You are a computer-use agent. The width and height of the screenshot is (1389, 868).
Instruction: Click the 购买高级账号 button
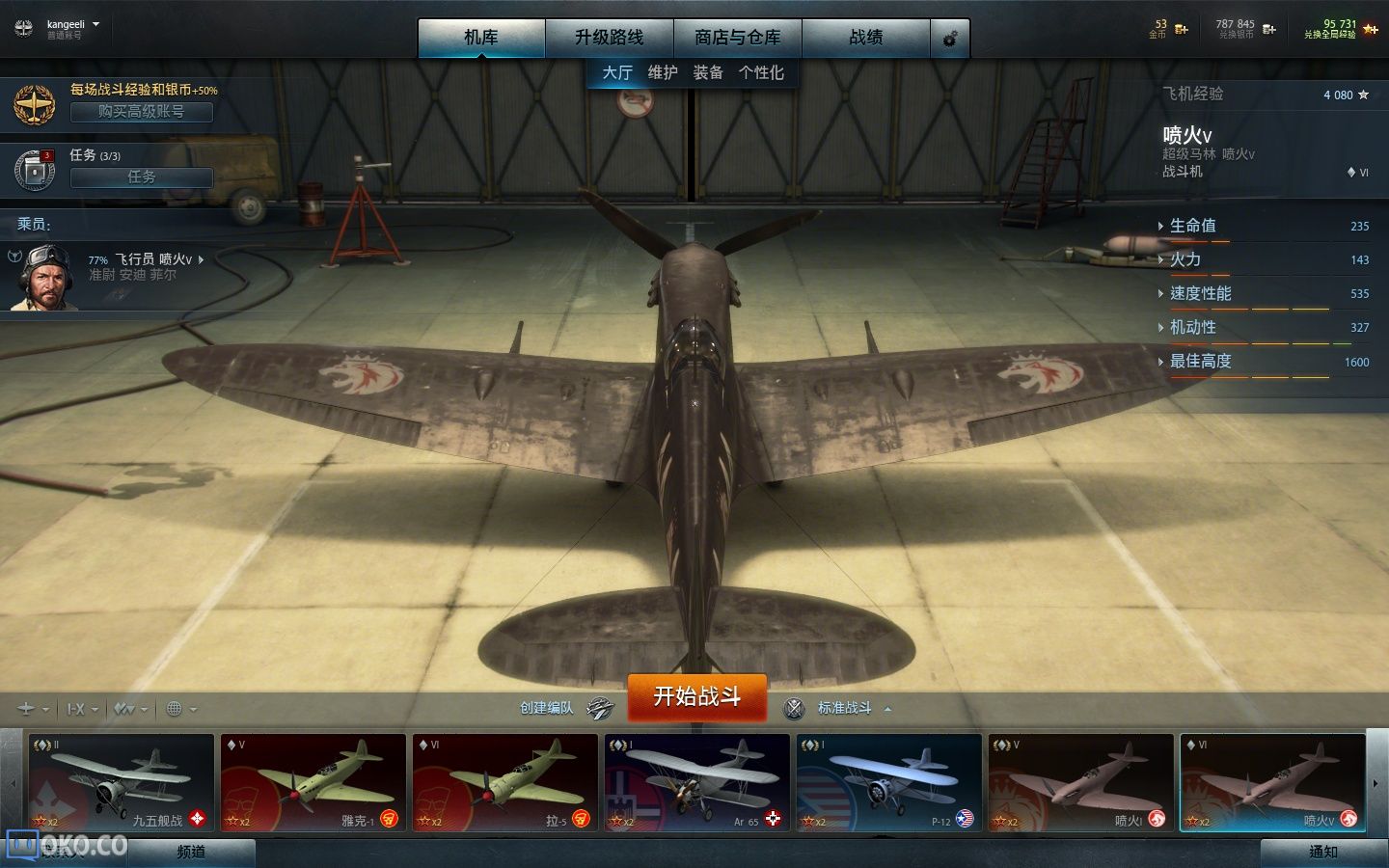click(141, 112)
